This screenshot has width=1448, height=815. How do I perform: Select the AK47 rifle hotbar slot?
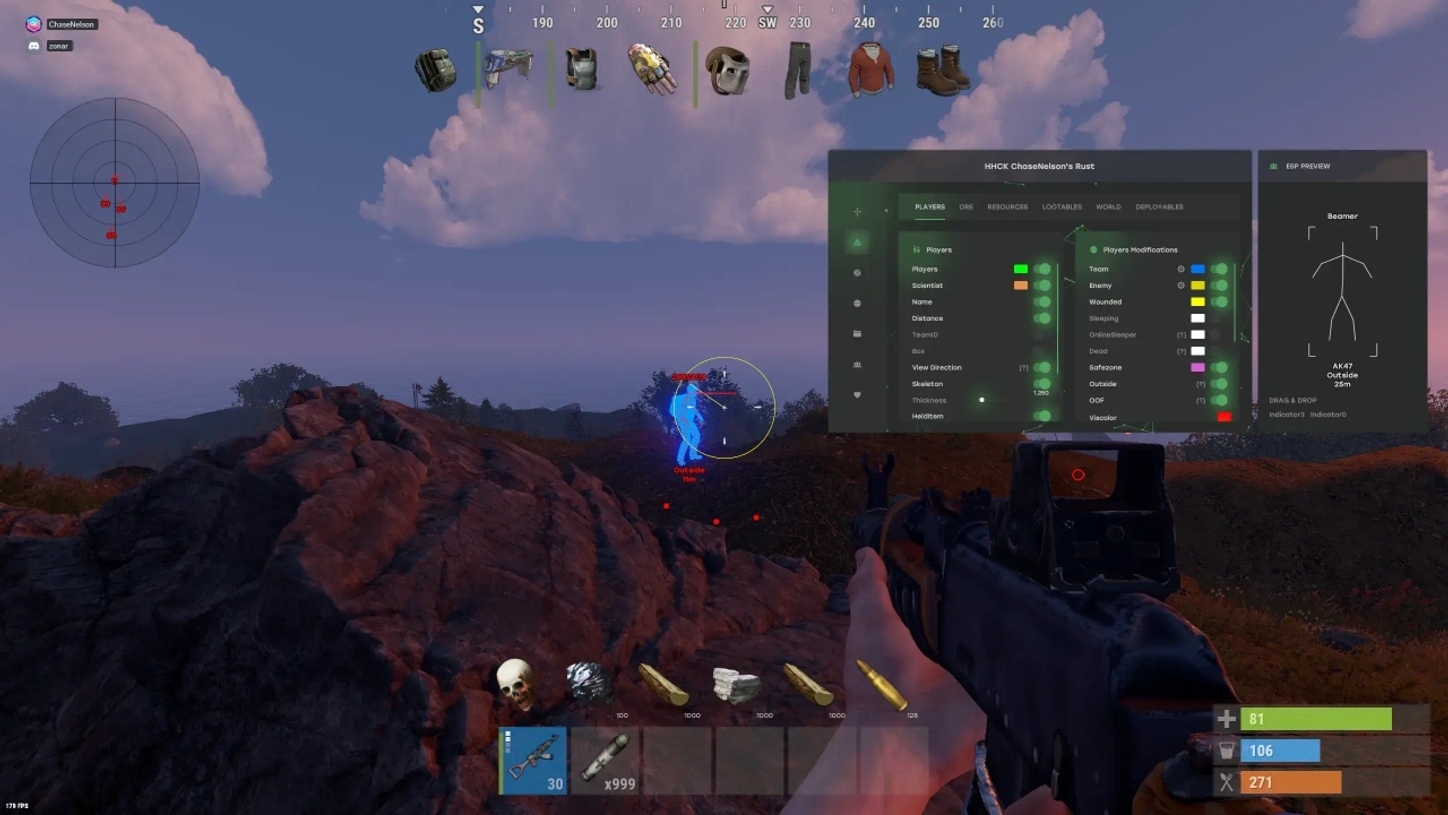tap(533, 760)
